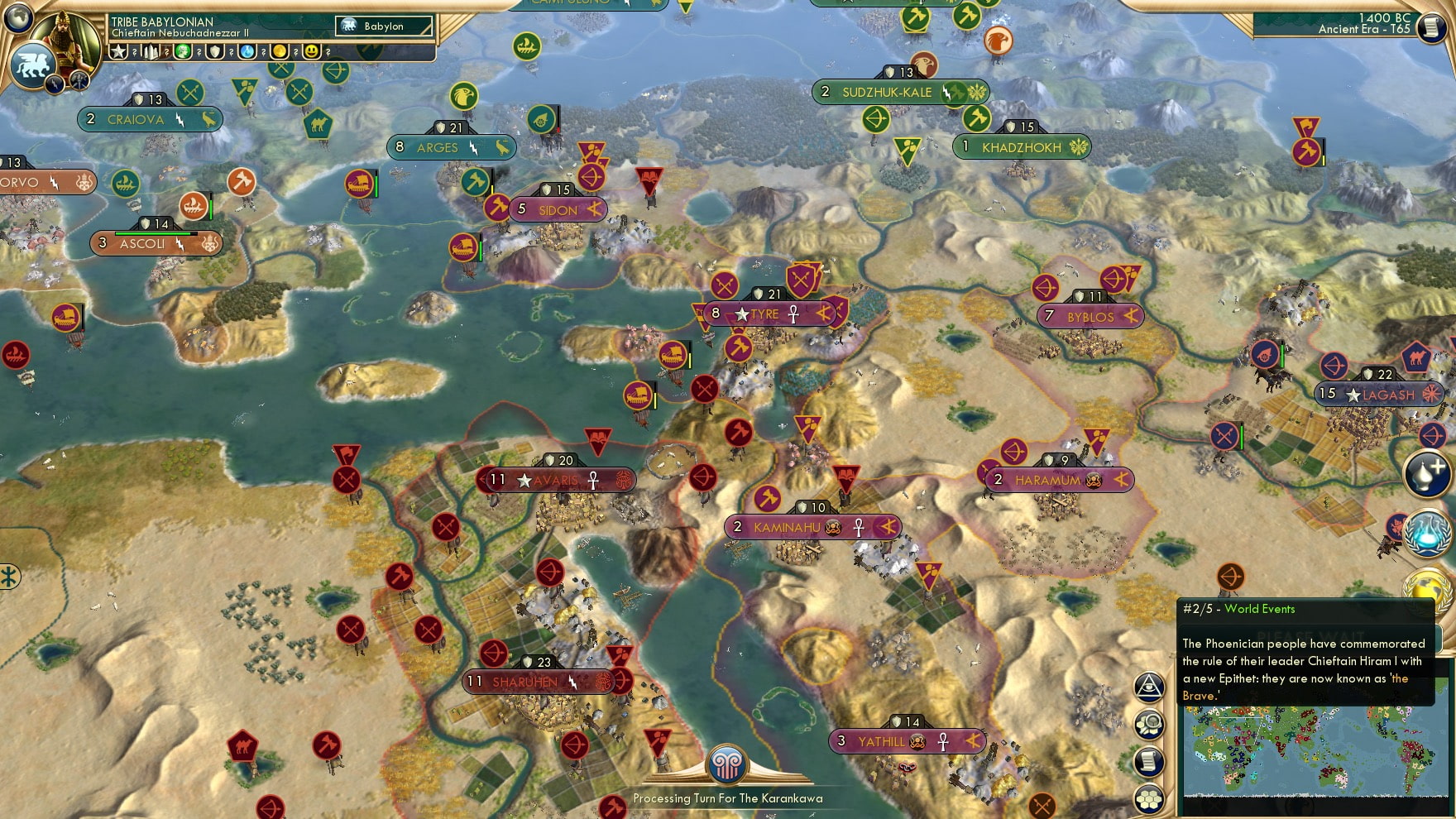
Task: Click the happiness smiley icon in the status bar
Action: 312,51
